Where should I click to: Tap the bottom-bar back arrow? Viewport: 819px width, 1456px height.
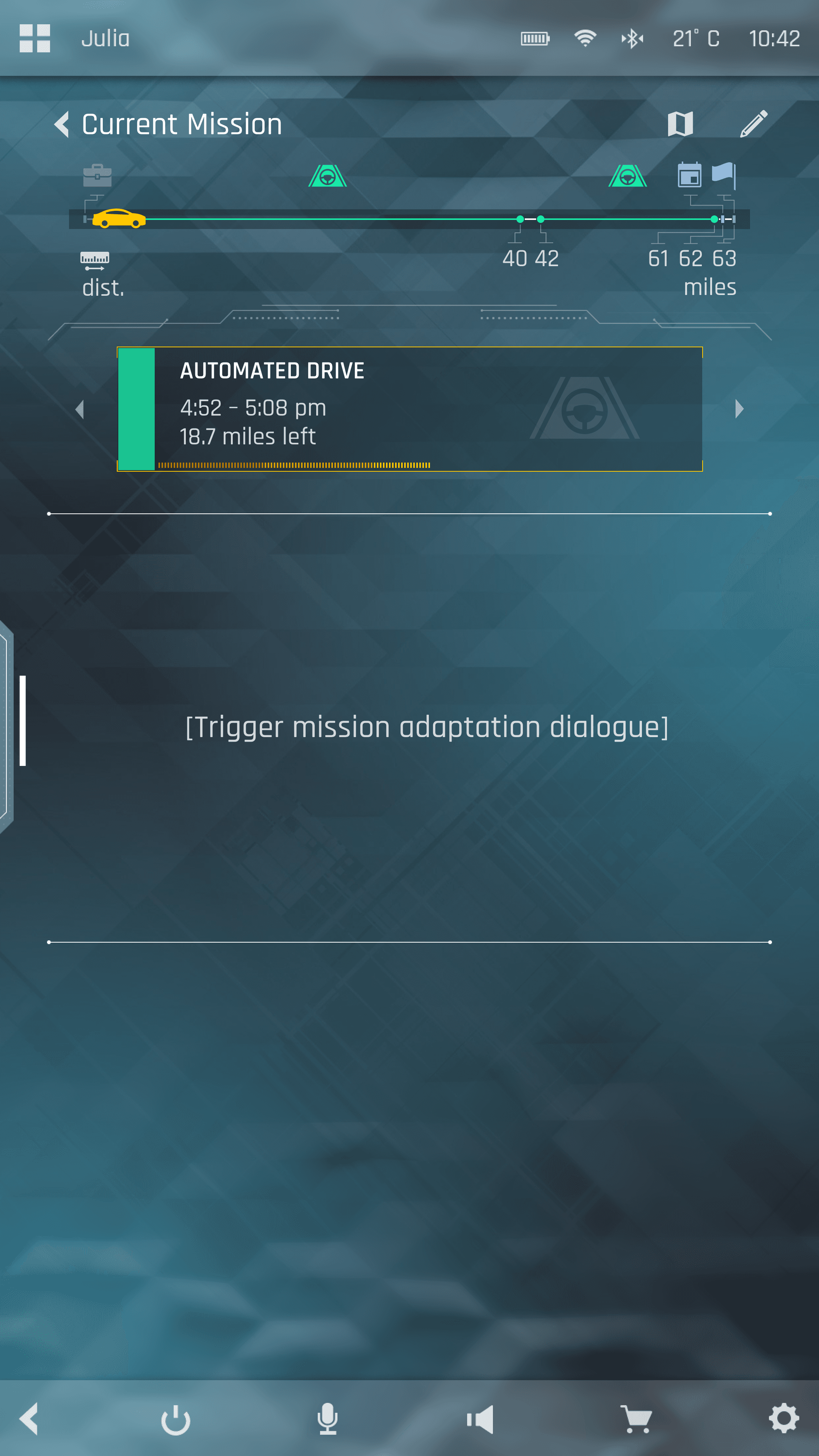pos(30,1419)
